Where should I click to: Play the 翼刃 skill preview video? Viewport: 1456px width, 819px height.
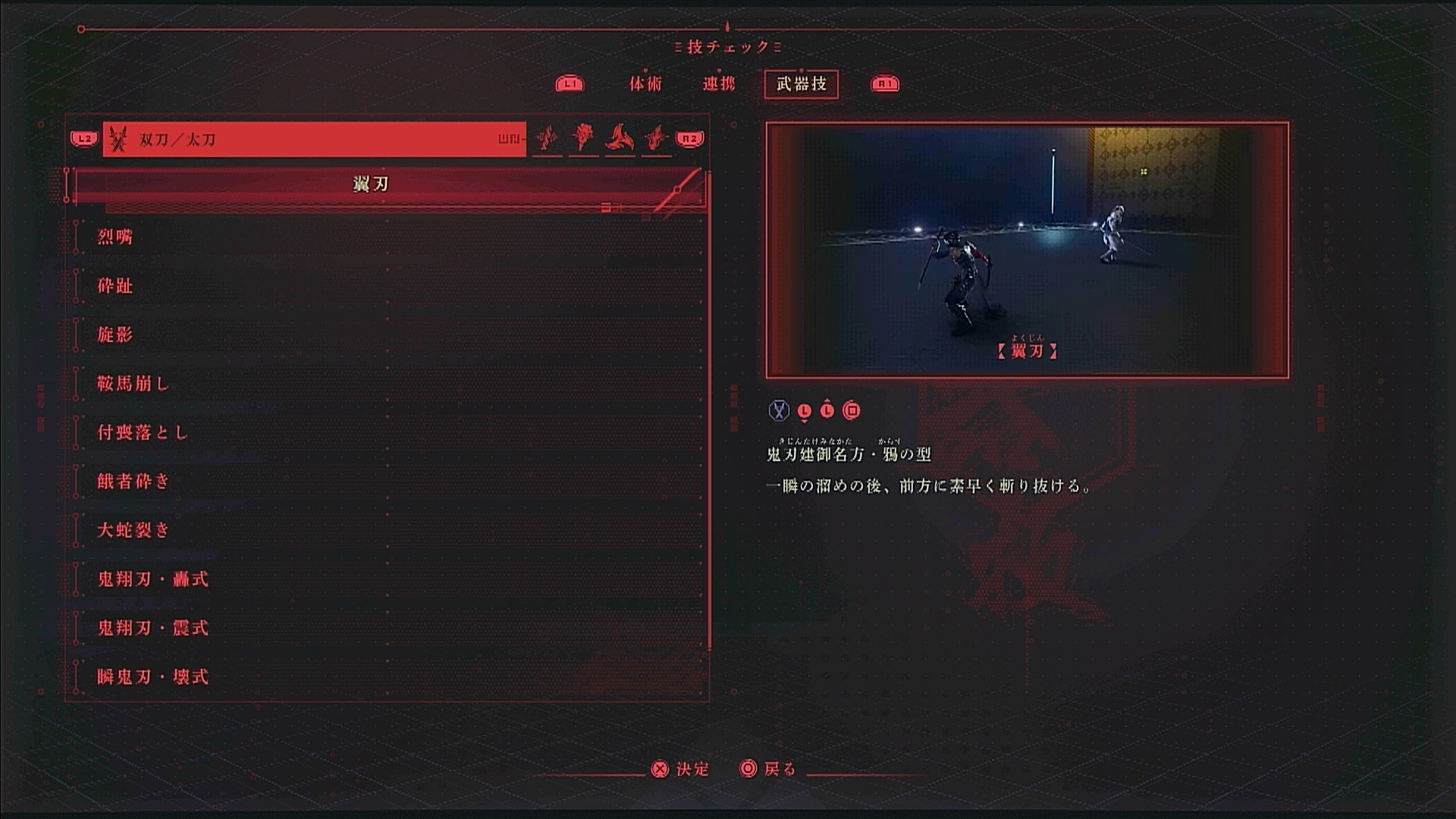point(1027,250)
